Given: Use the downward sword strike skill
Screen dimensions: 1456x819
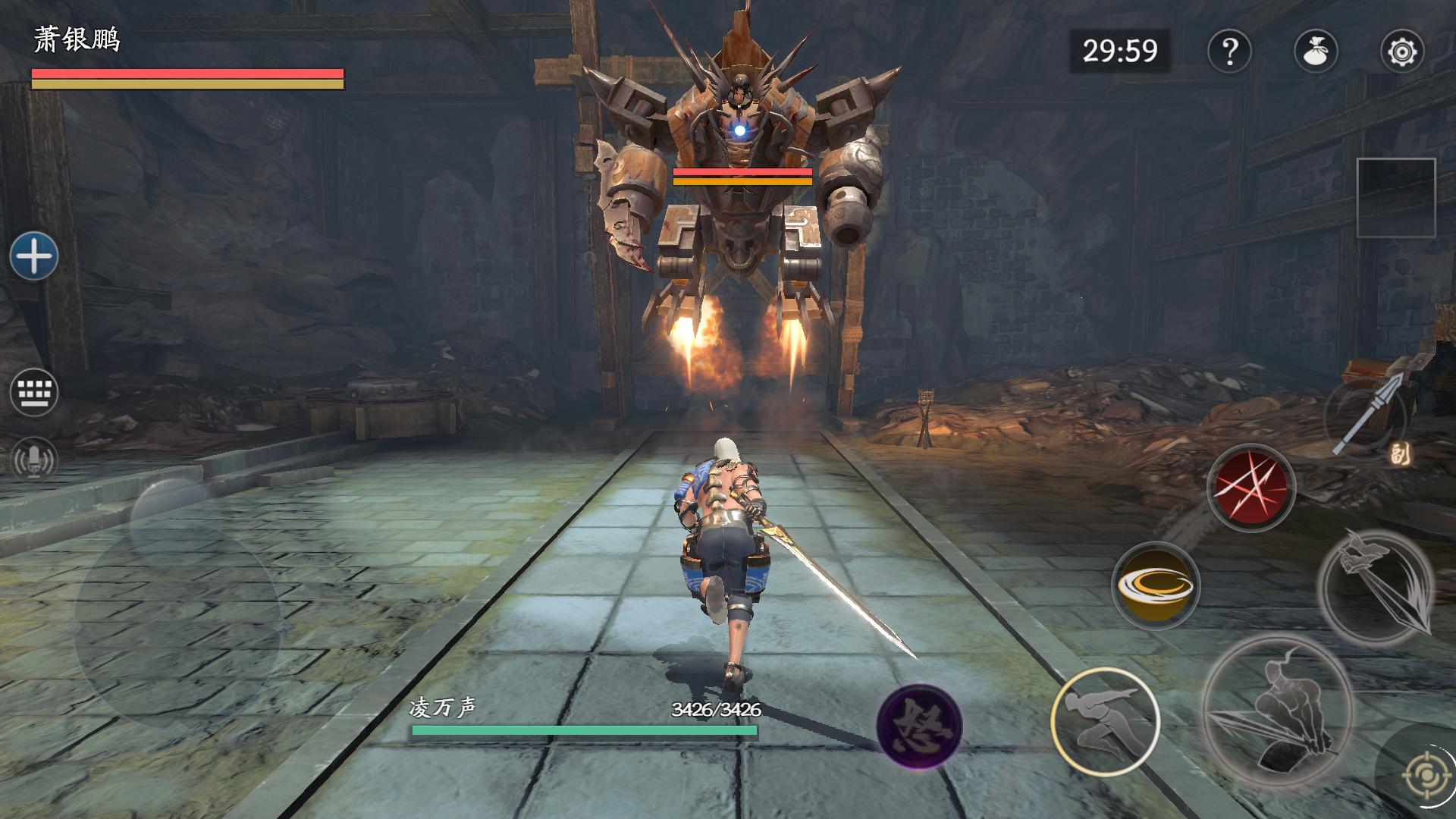Looking at the screenshot, I should click(x=1376, y=586).
